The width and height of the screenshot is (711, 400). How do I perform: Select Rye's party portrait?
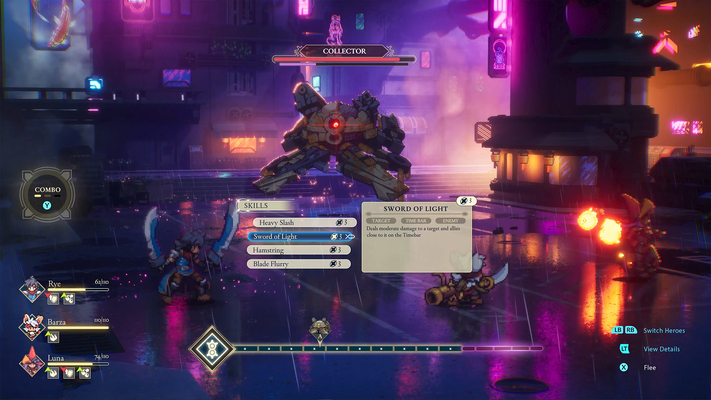click(x=31, y=291)
